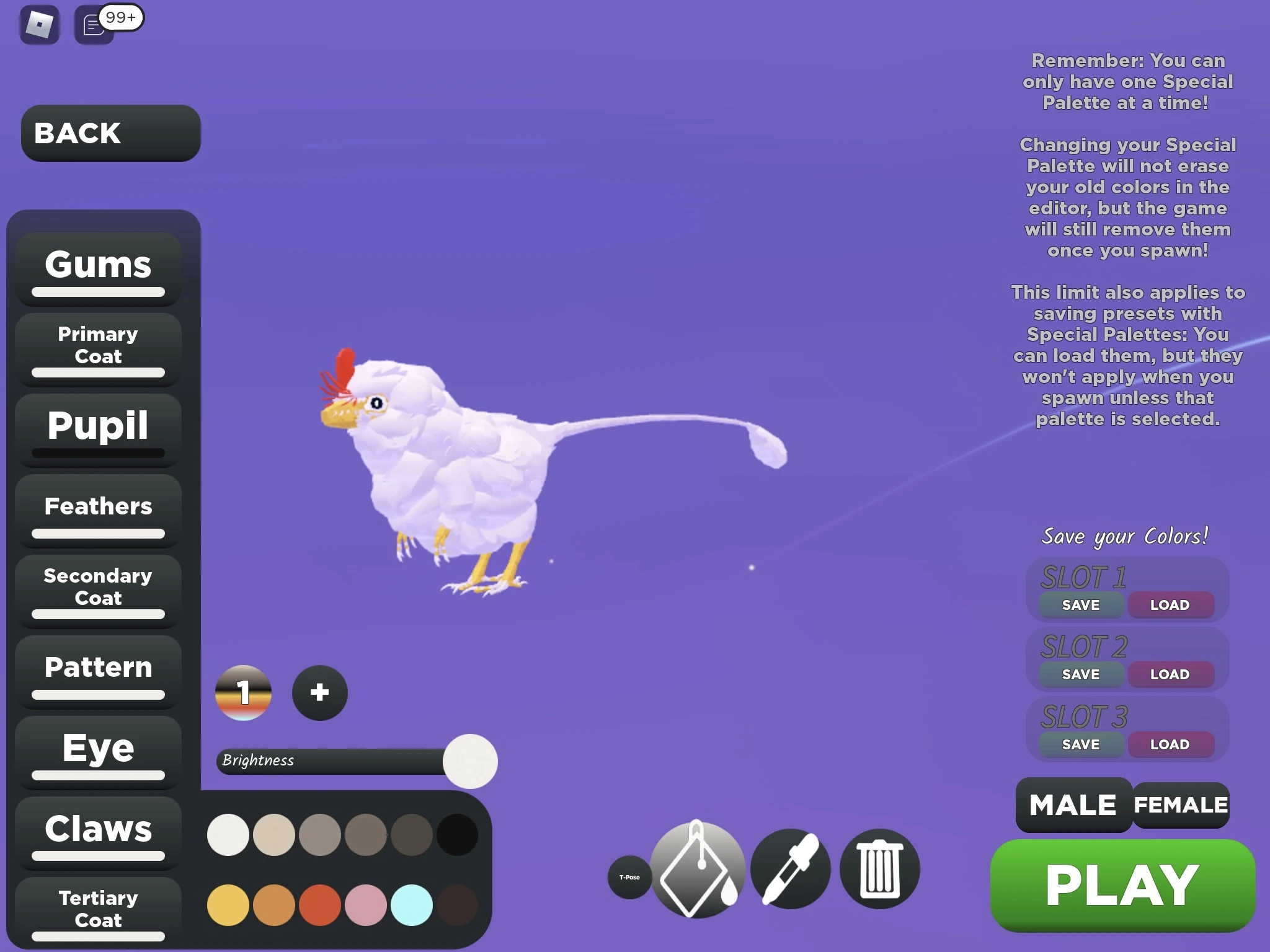This screenshot has height=952, width=1270.
Task: Save your colors to Slot 1
Action: coord(1079,605)
